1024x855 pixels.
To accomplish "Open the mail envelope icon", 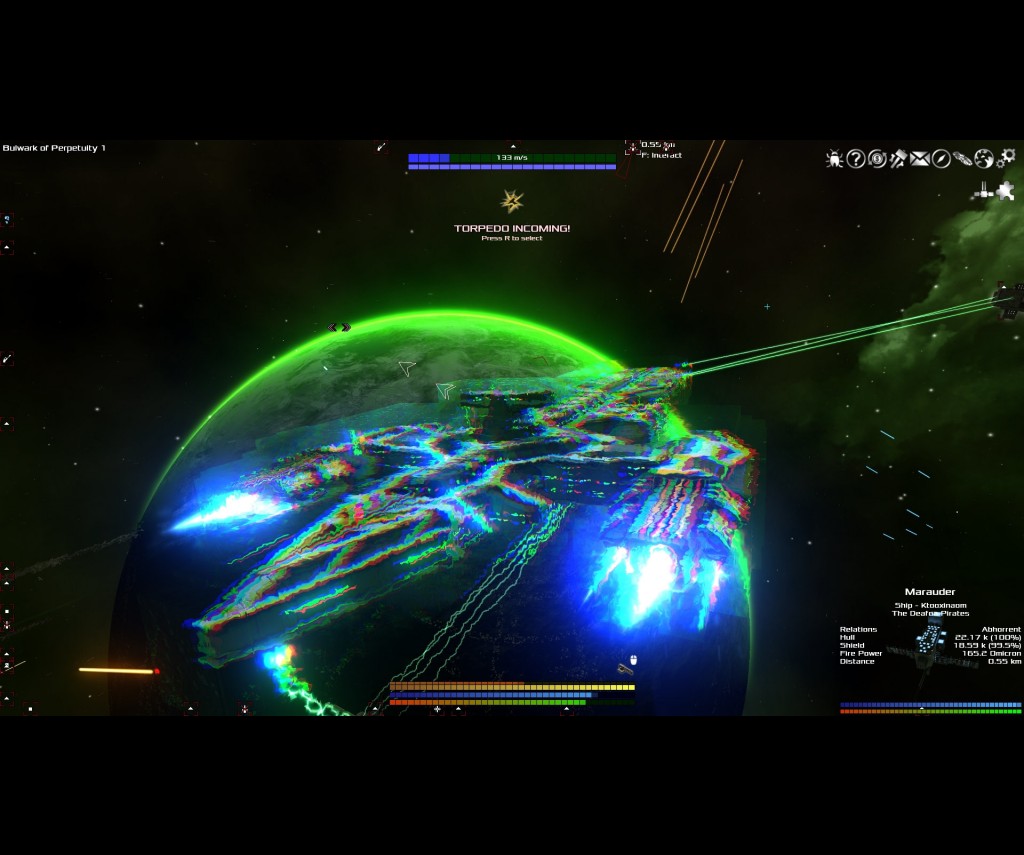I will coord(919,159).
